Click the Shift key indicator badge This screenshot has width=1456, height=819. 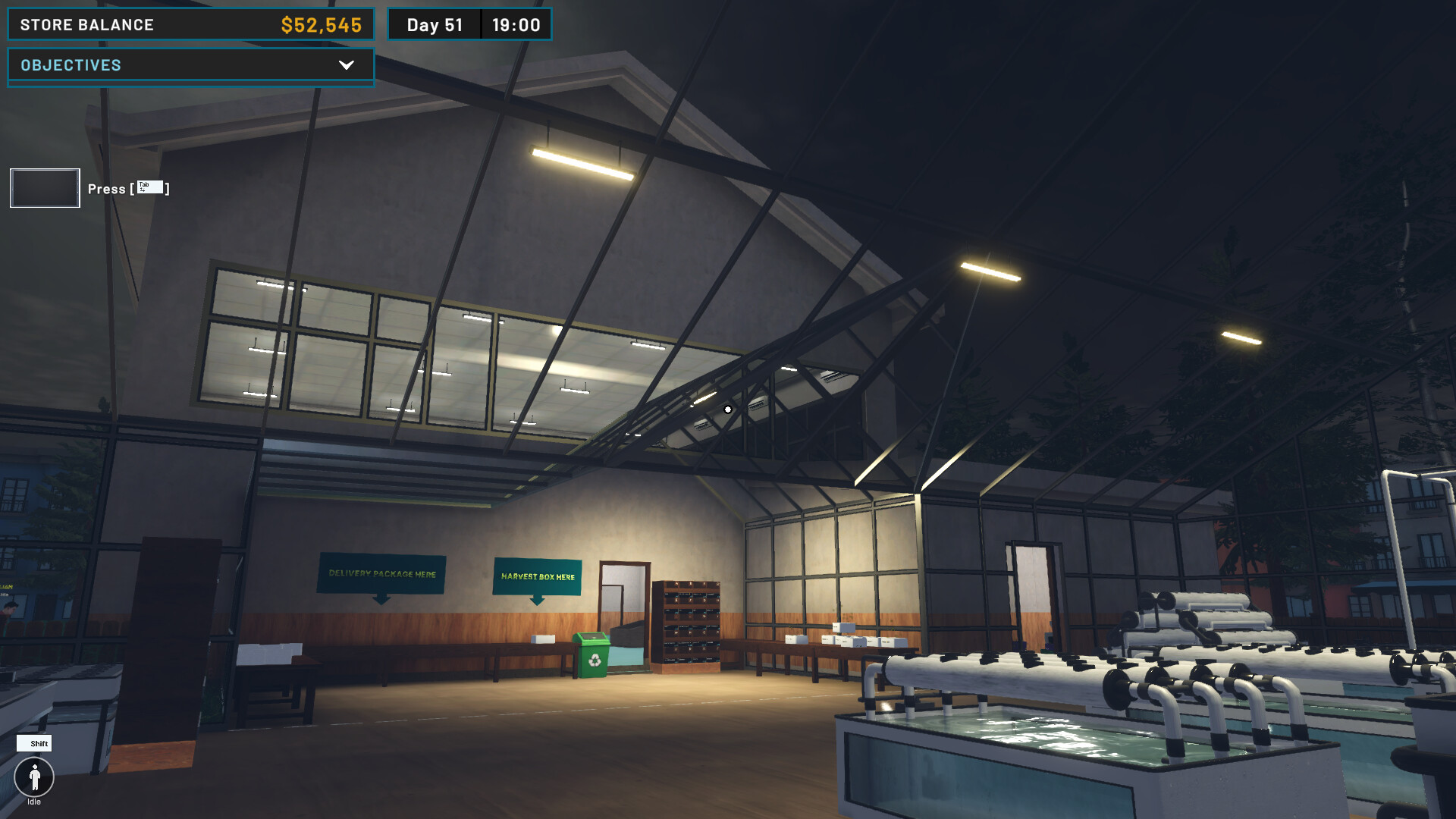[x=36, y=744]
